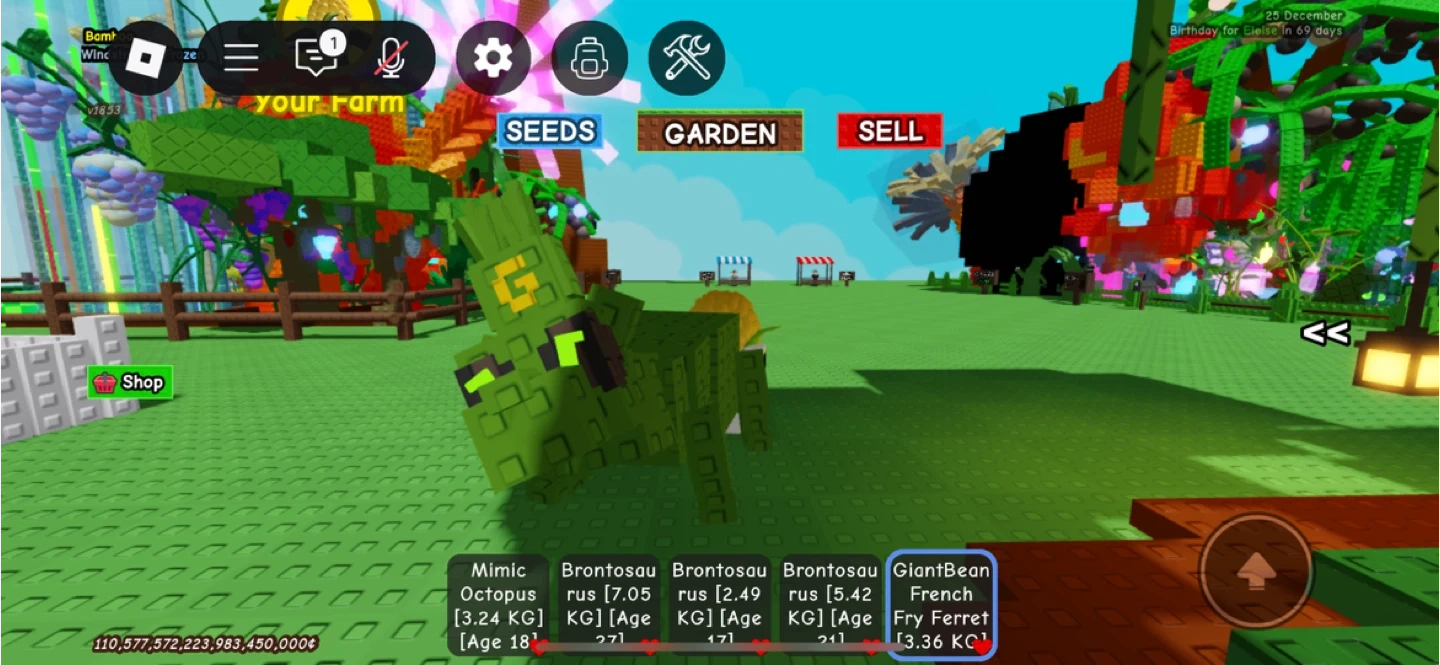
Task: Click the double left arrow expander
Action: 1325,334
